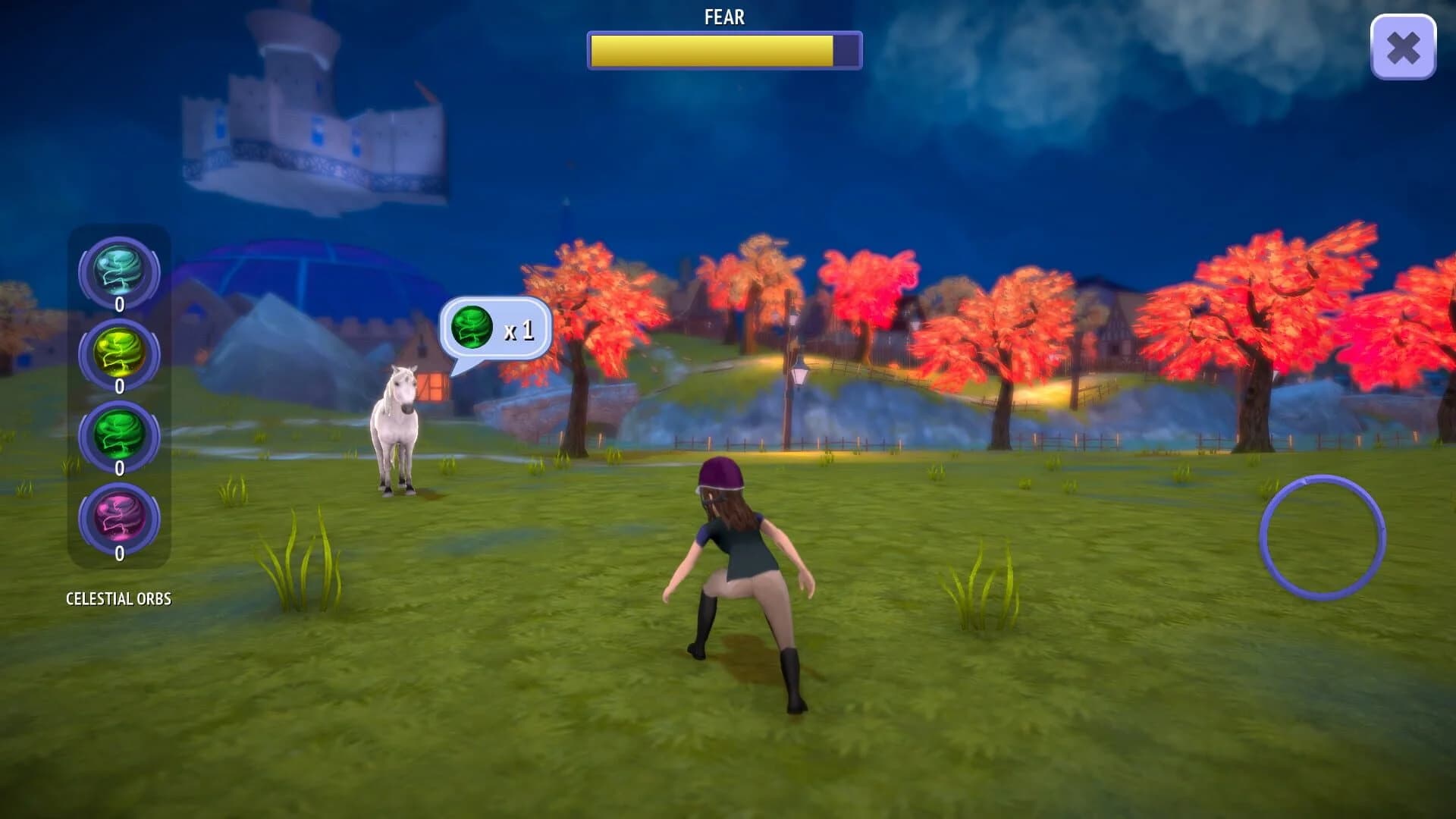The width and height of the screenshot is (1456, 819).
Task: Click the FEAR label above the meter
Action: click(723, 17)
